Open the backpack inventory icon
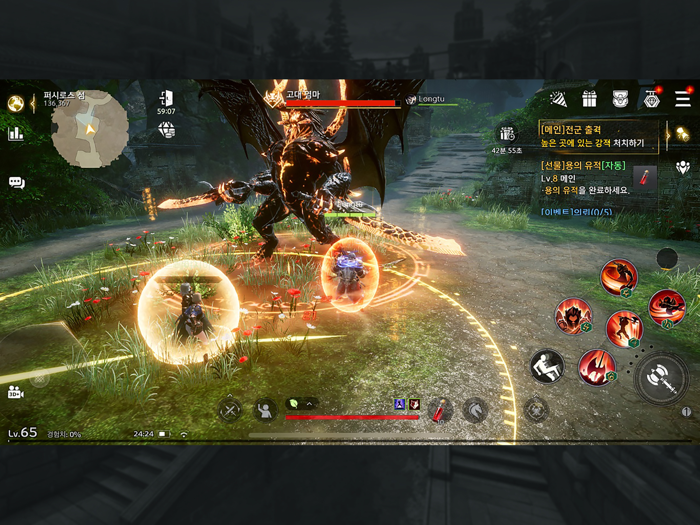Viewport: 700px width, 525px height. click(620, 99)
